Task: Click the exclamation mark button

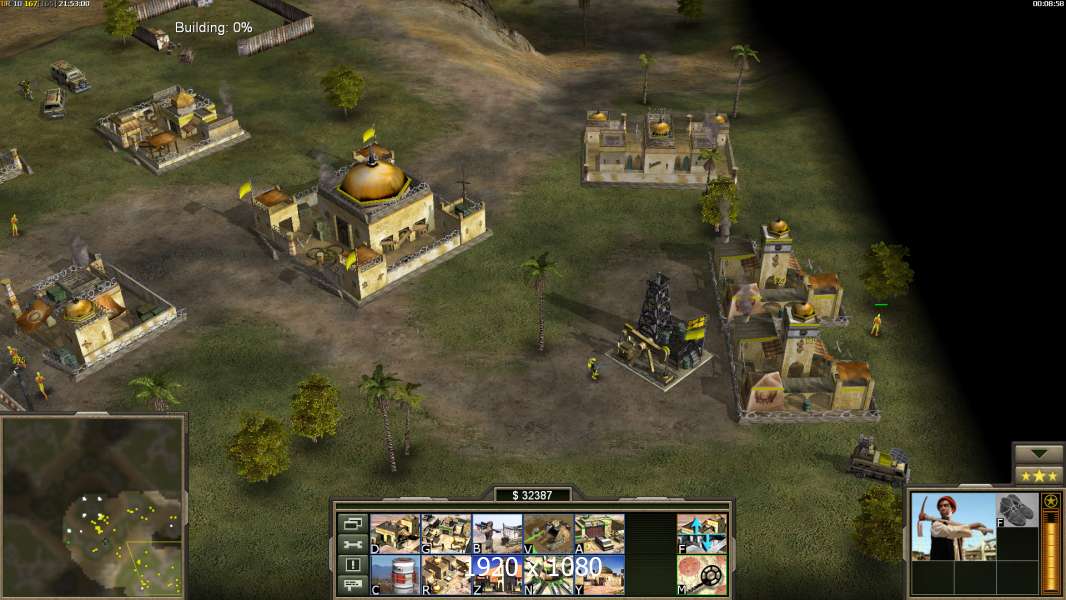Action: click(352, 565)
